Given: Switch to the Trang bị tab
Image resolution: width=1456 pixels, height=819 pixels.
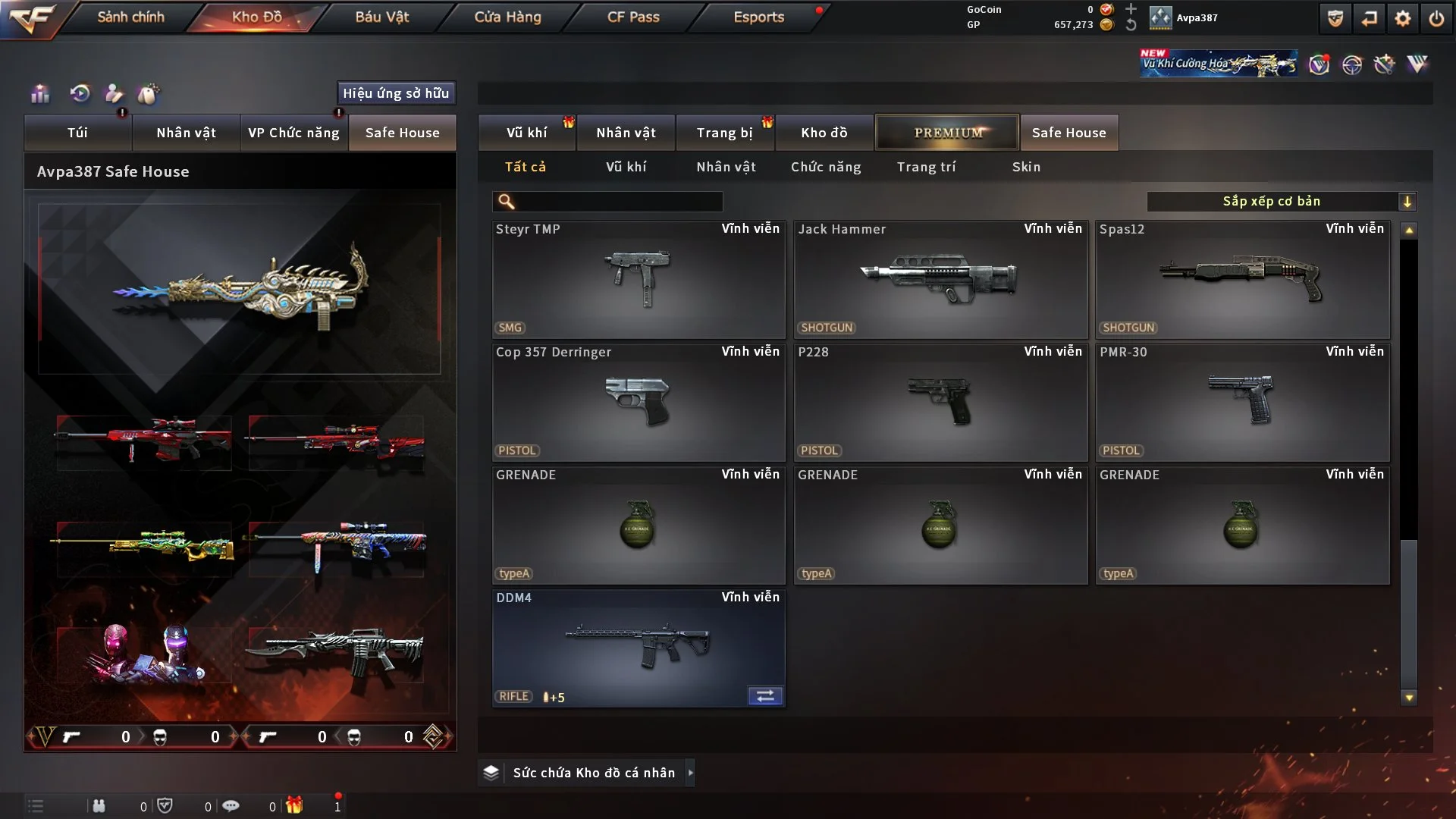Looking at the screenshot, I should (x=724, y=133).
